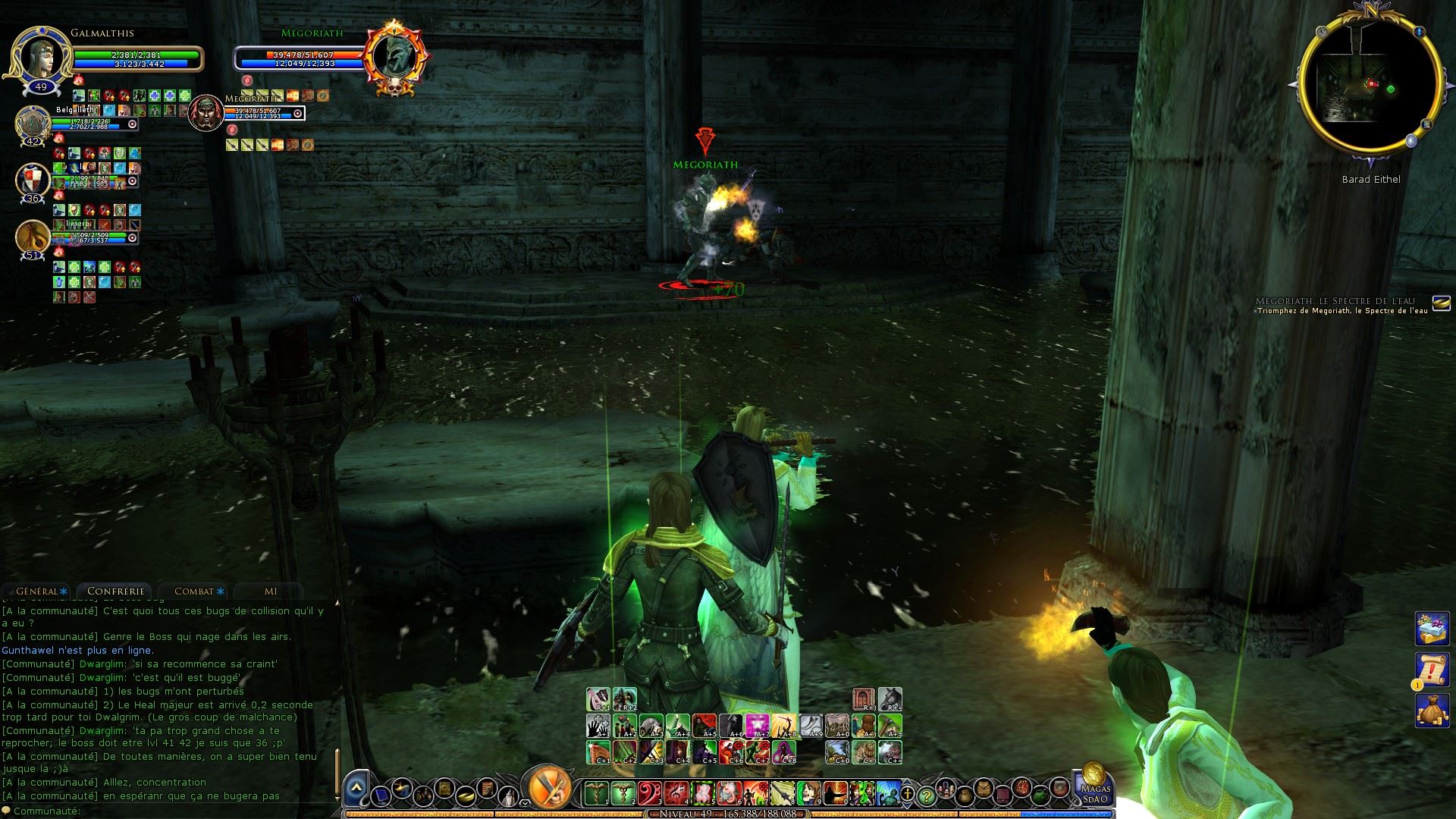Activate the red bass clef skill in slot 3

(649, 793)
